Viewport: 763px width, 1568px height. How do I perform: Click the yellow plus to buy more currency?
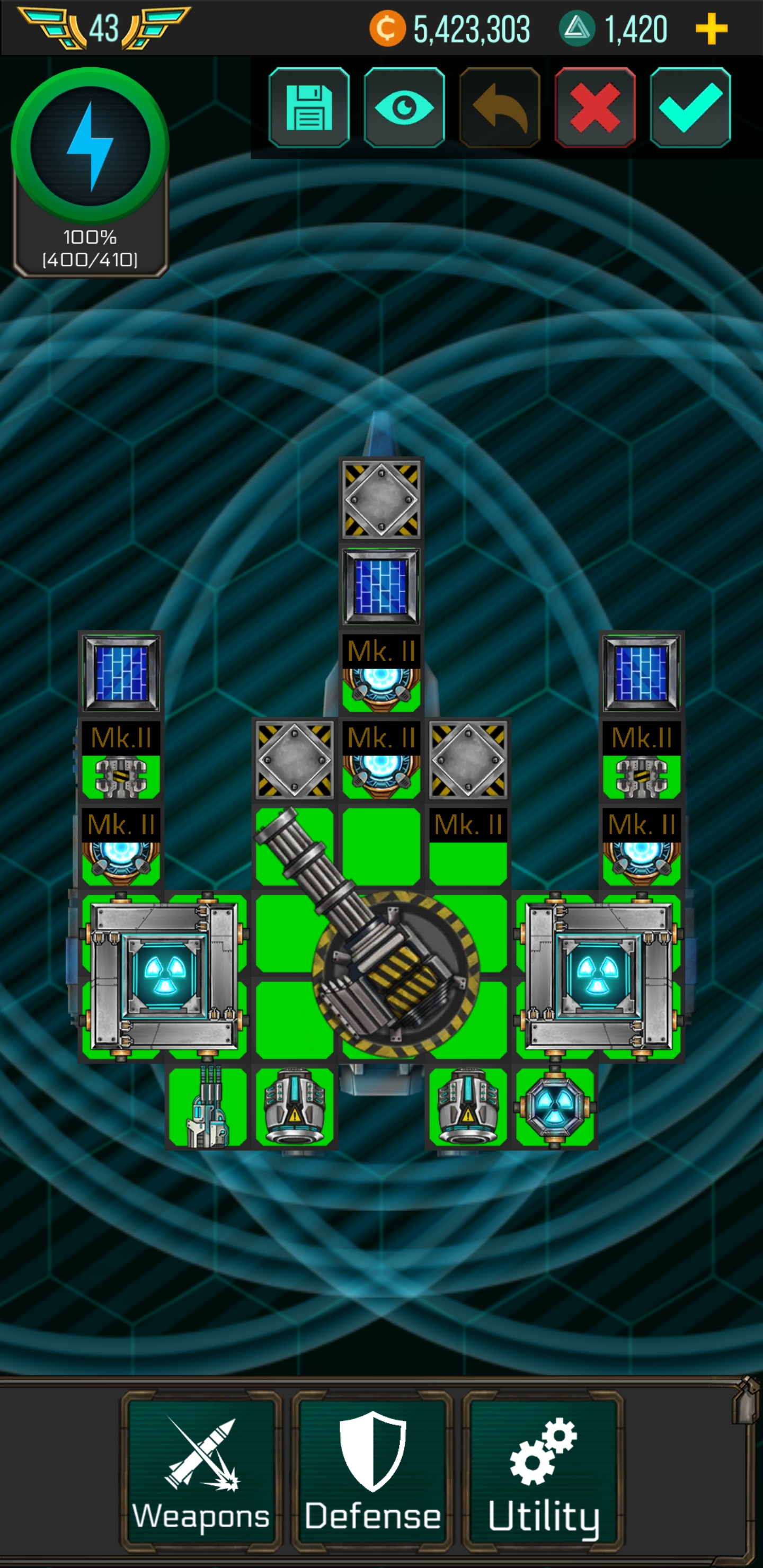click(x=711, y=30)
